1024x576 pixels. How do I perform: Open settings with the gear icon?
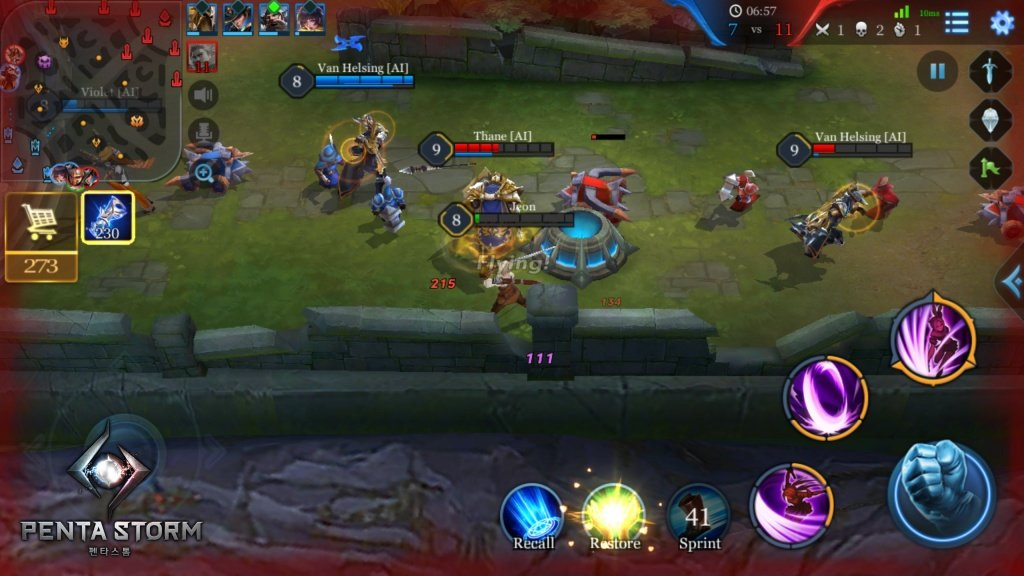[1001, 22]
